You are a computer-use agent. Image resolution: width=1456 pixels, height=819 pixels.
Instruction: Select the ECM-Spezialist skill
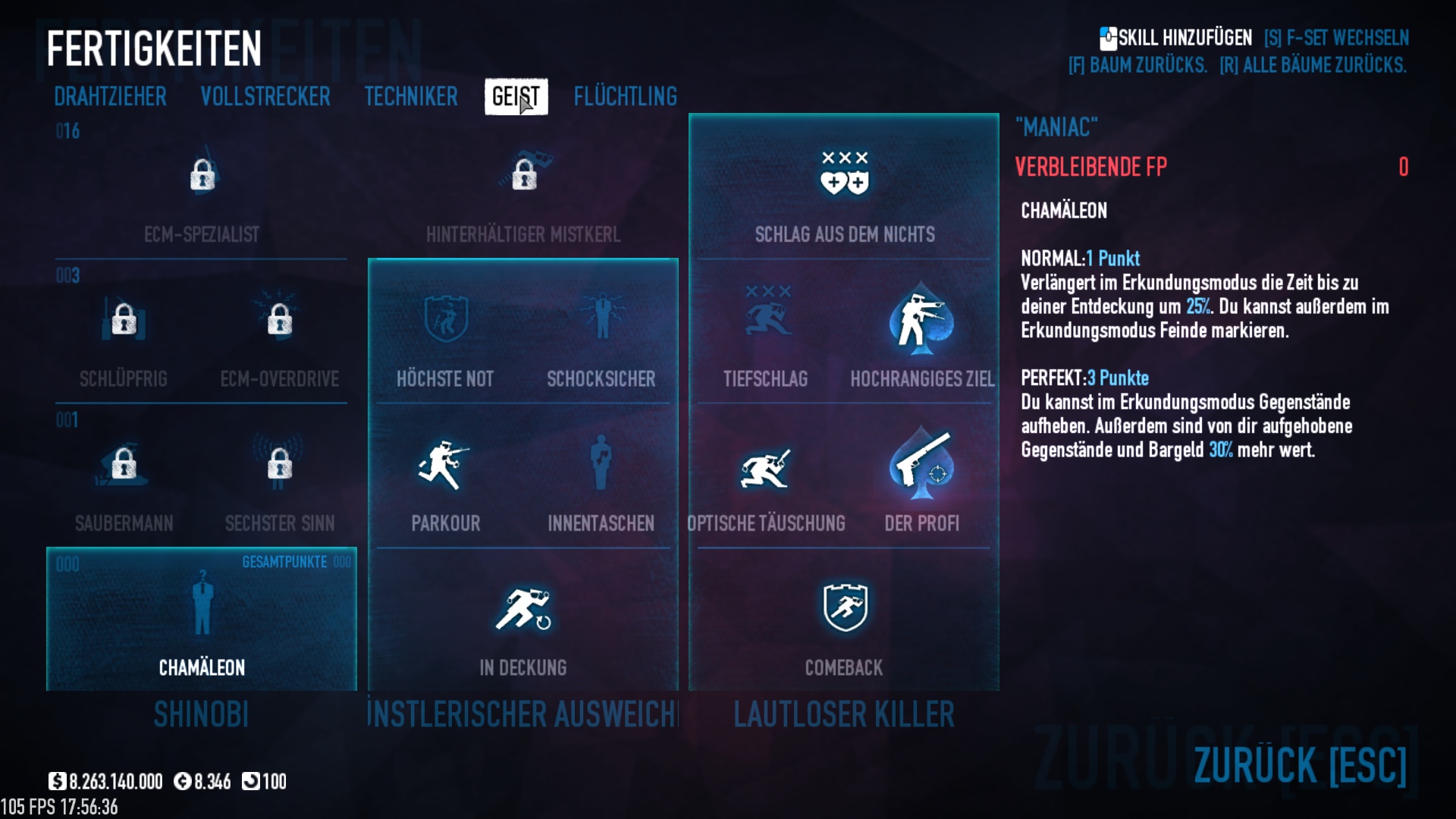[x=202, y=177]
